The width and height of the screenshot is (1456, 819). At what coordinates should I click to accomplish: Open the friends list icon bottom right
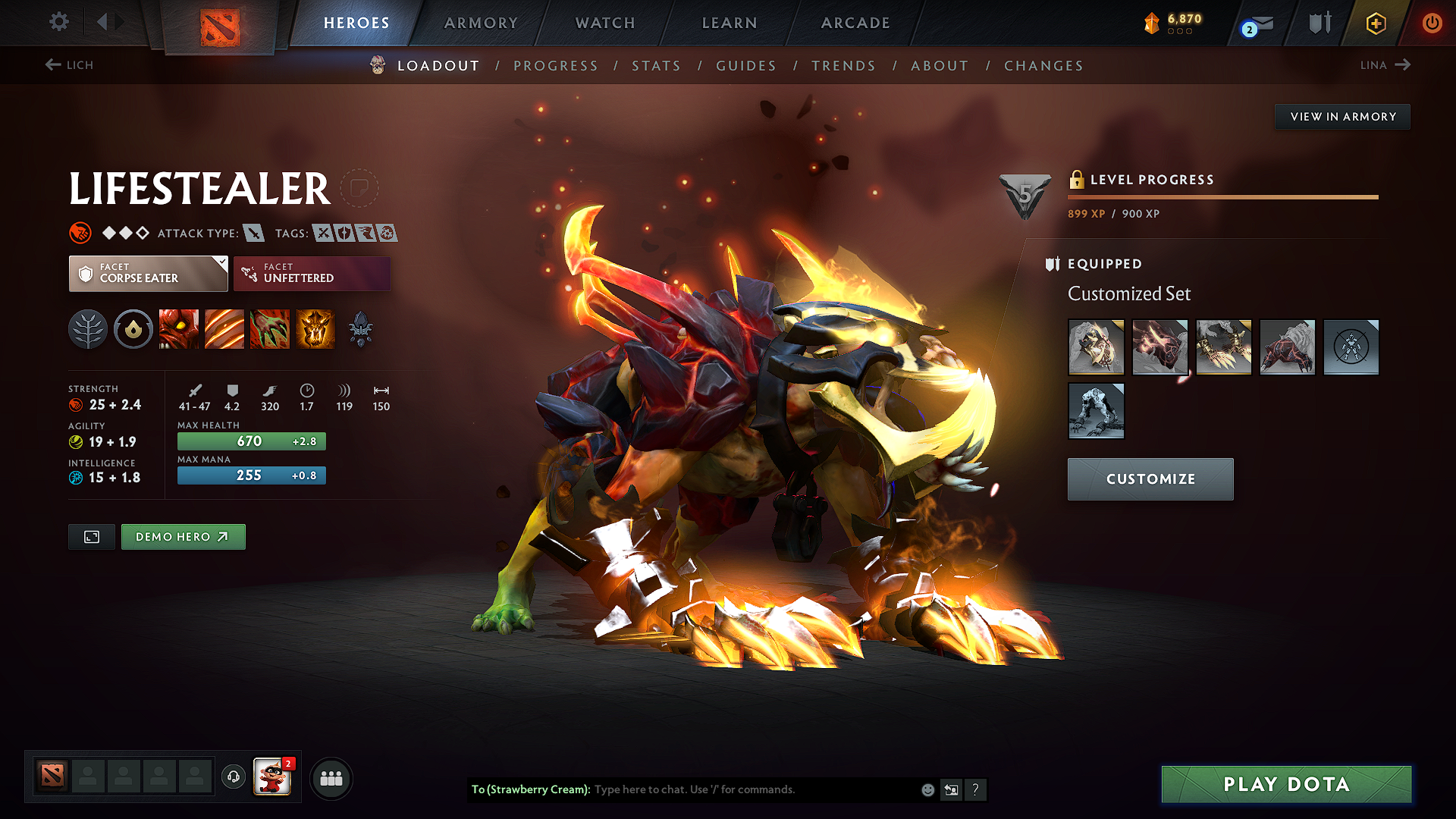click(x=331, y=777)
